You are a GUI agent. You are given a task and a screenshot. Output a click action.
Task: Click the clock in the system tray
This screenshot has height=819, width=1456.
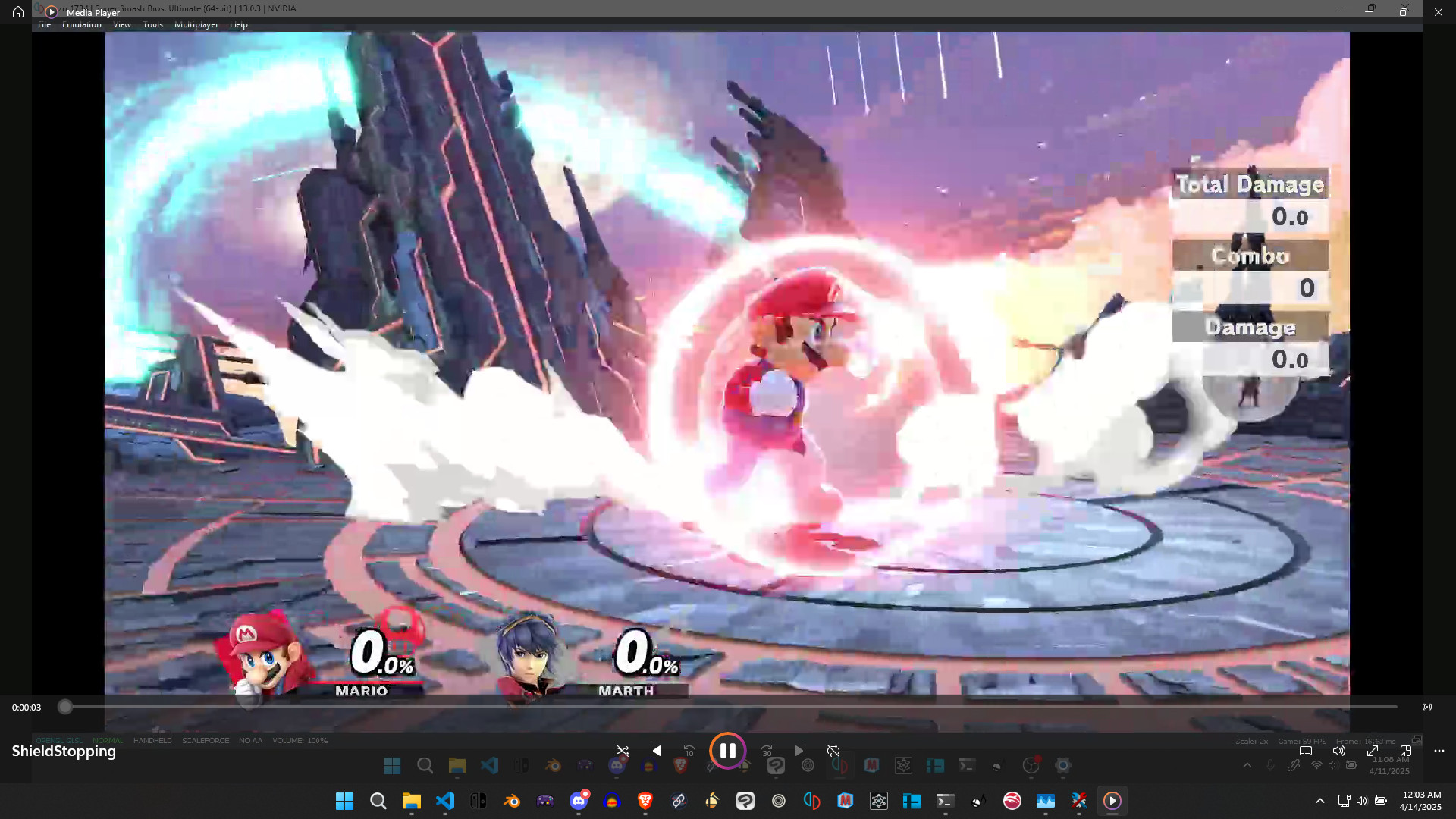pyautogui.click(x=1421, y=801)
